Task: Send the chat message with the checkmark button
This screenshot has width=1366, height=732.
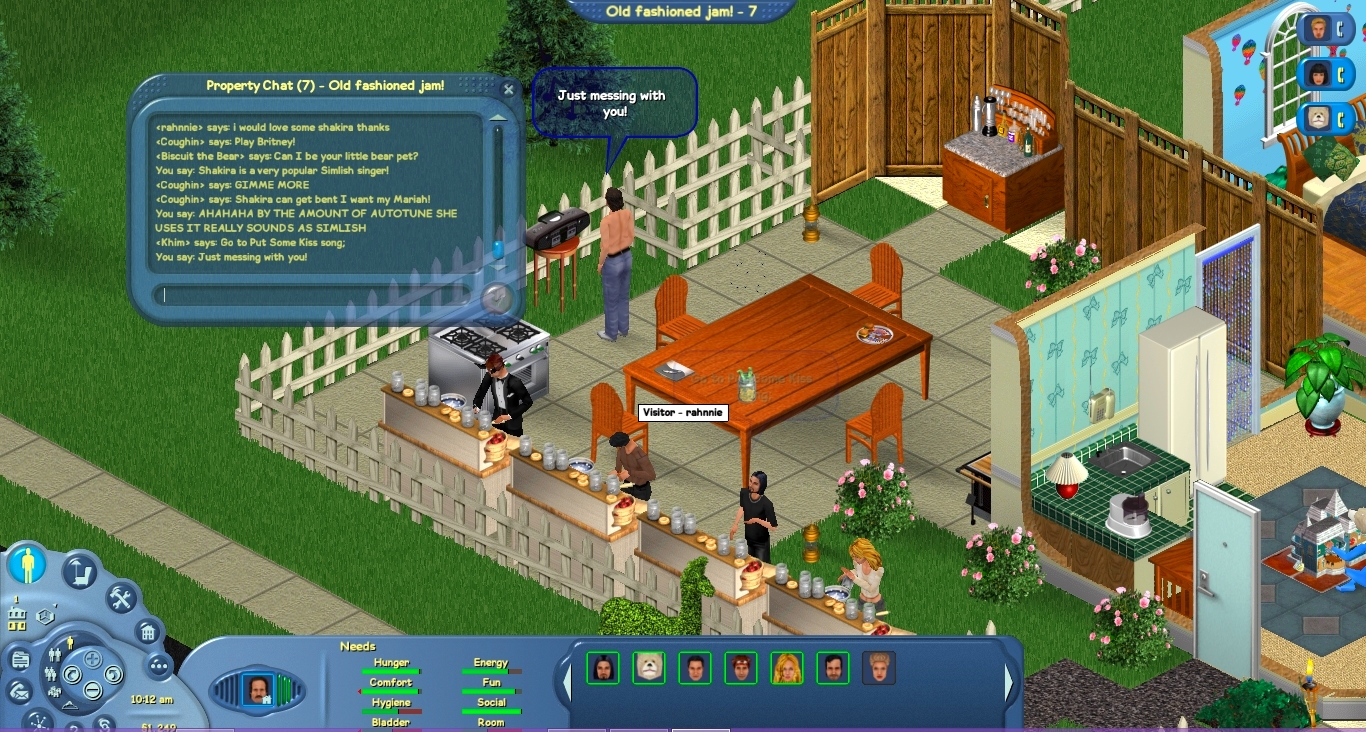Action: [496, 298]
